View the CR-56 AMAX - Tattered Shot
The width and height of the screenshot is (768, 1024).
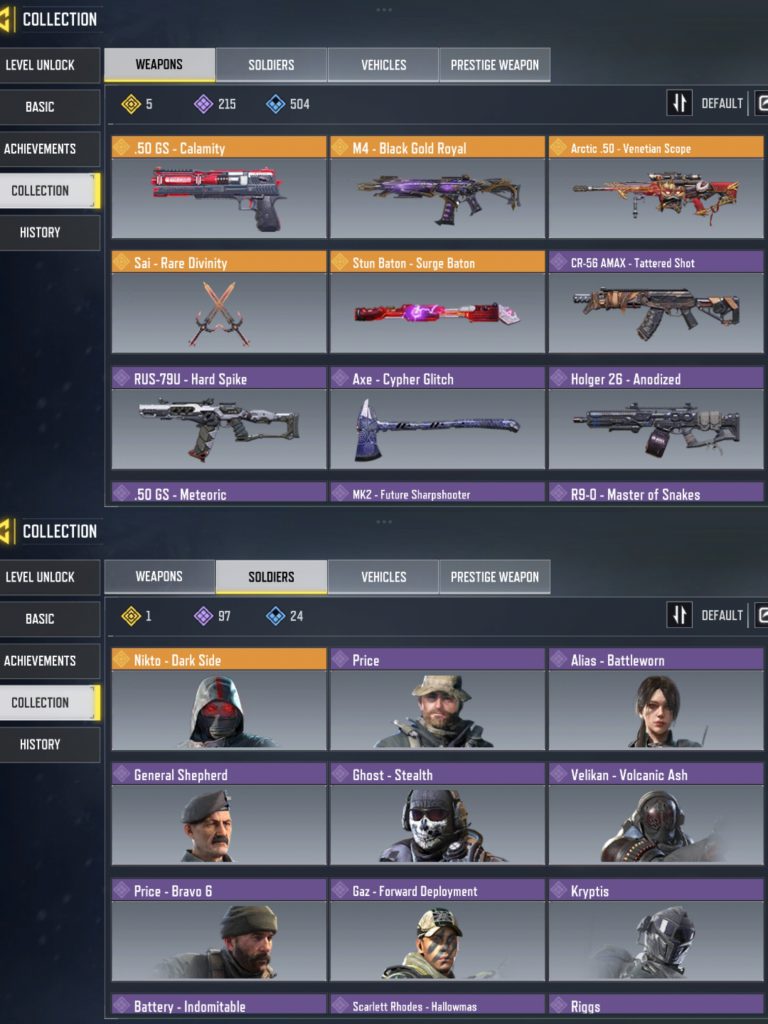pos(655,302)
